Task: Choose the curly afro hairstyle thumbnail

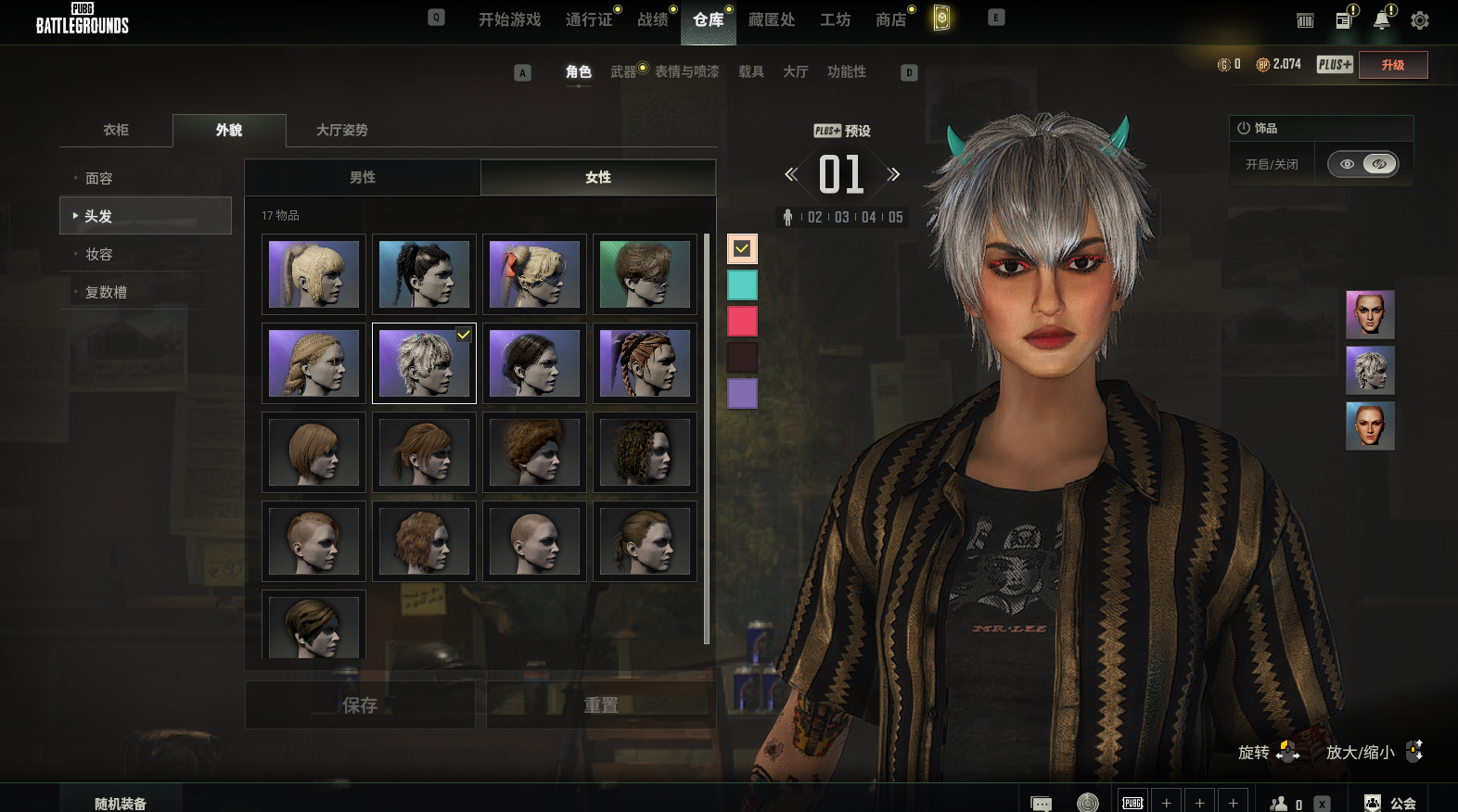Action: 534,452
